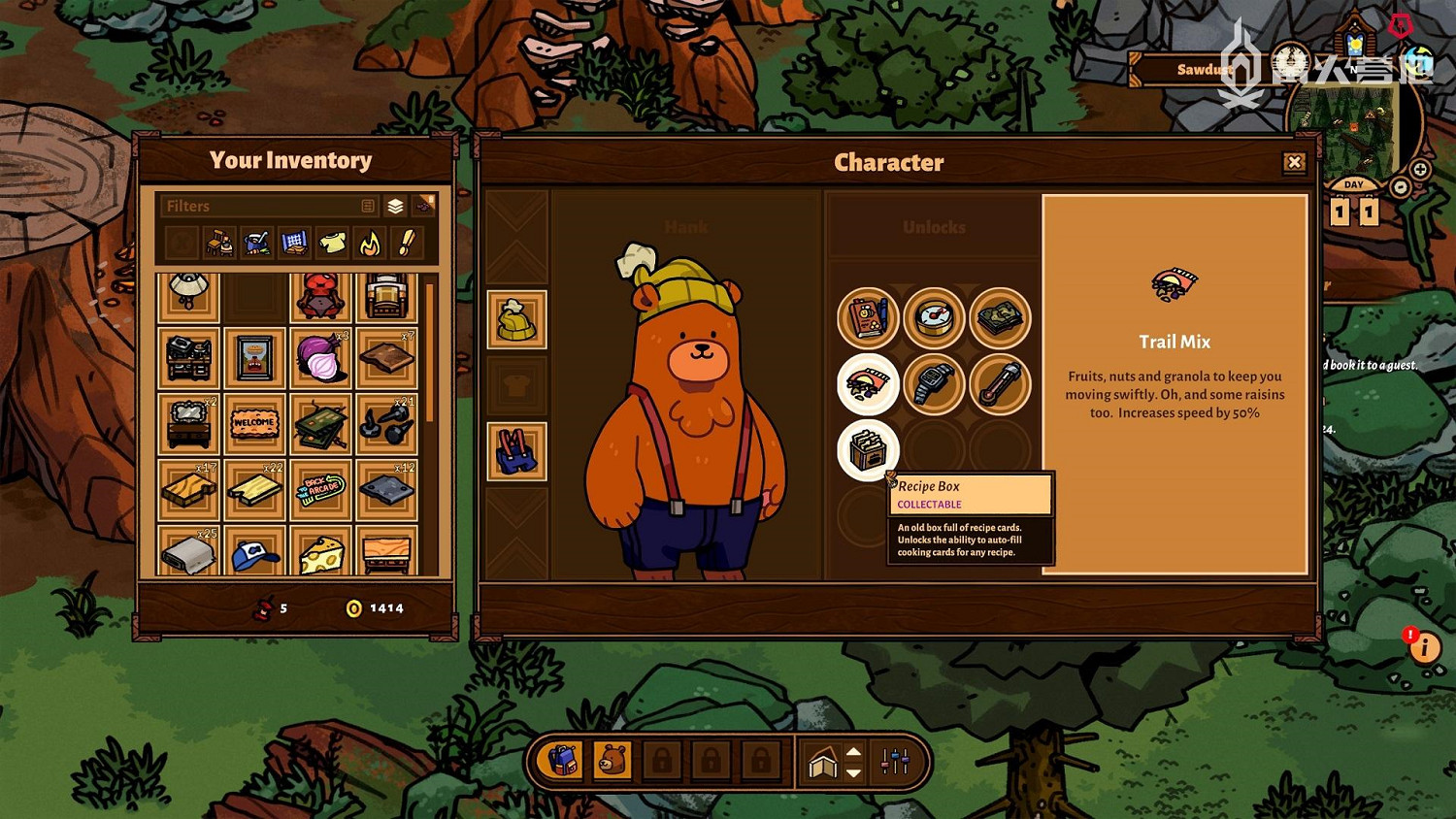This screenshot has width=1456, height=819.
Task: Pick the Welcome doormat item
Action: [254, 424]
